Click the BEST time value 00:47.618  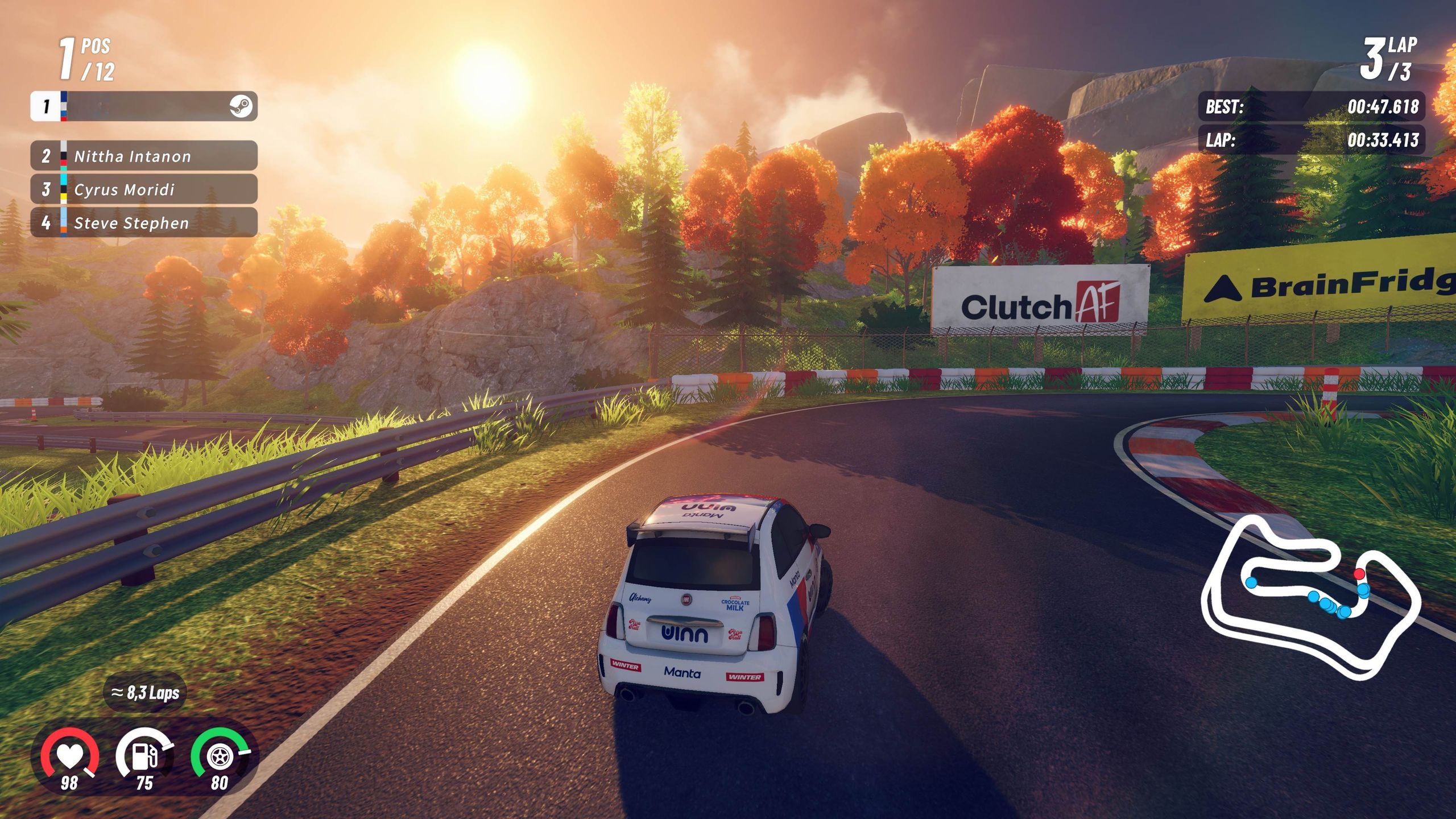tap(1382, 108)
